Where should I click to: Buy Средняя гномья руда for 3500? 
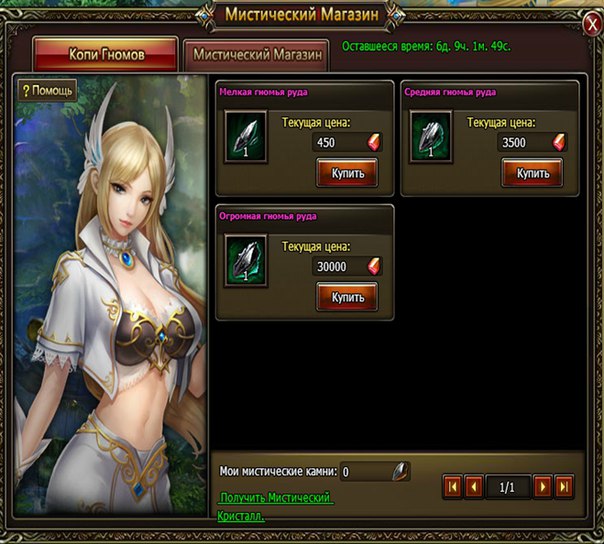[x=532, y=173]
